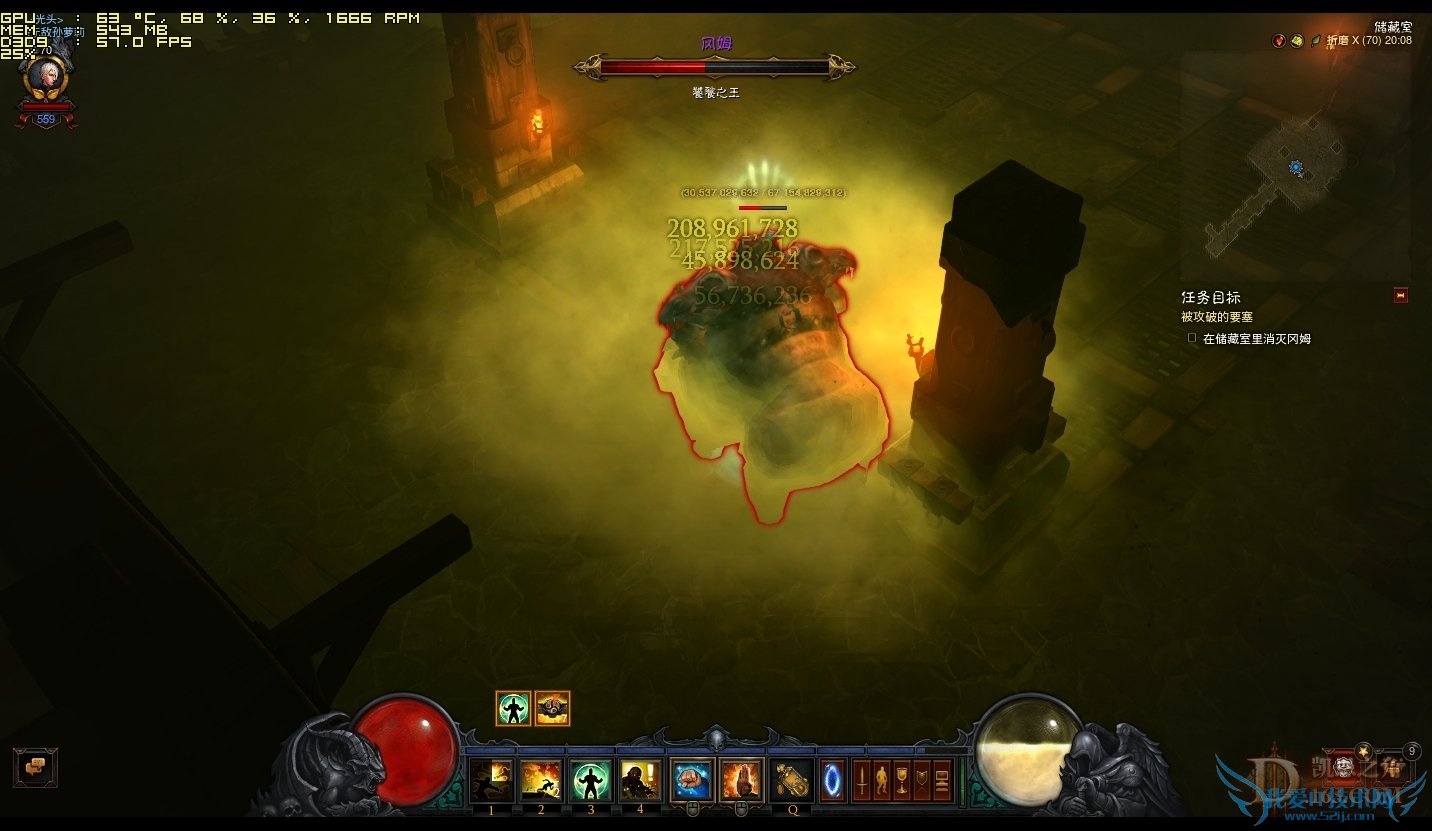Select the fiery open-palm right-mouse skill

pyautogui.click(x=742, y=781)
